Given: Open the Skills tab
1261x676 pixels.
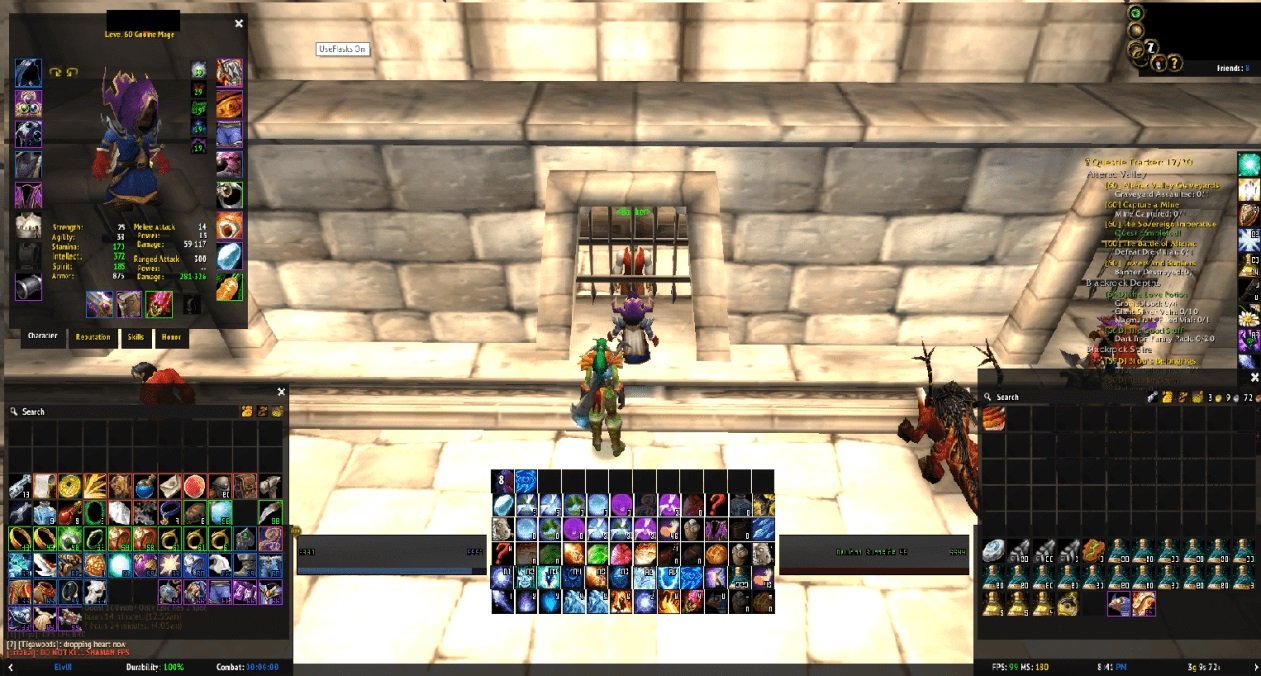Looking at the screenshot, I should [x=135, y=337].
